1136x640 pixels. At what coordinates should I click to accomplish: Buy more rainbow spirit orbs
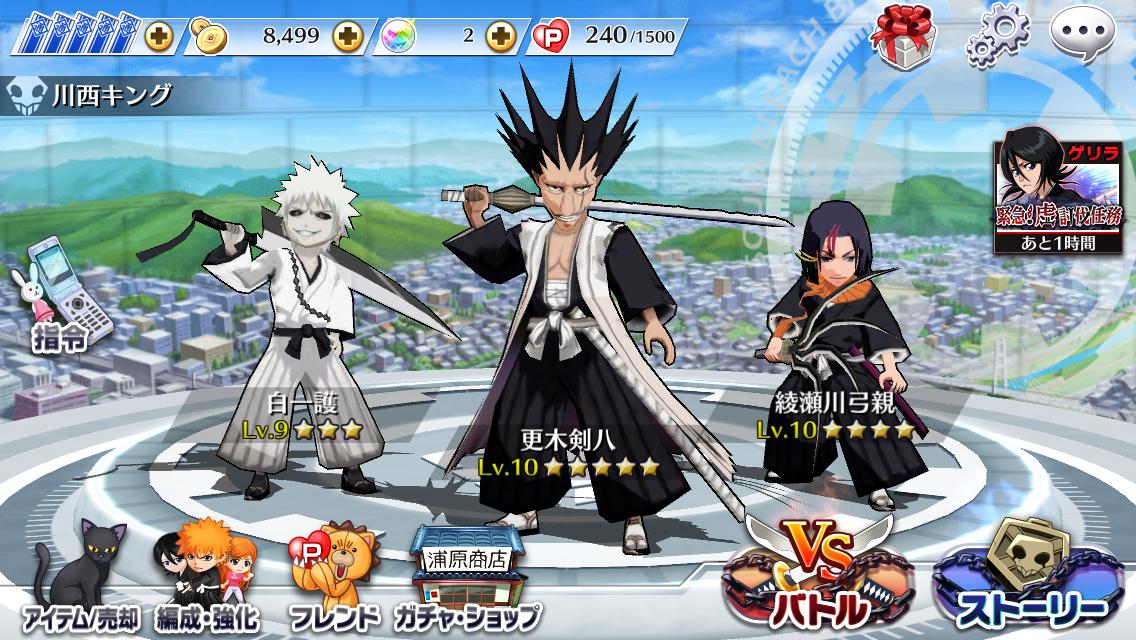click(x=499, y=38)
